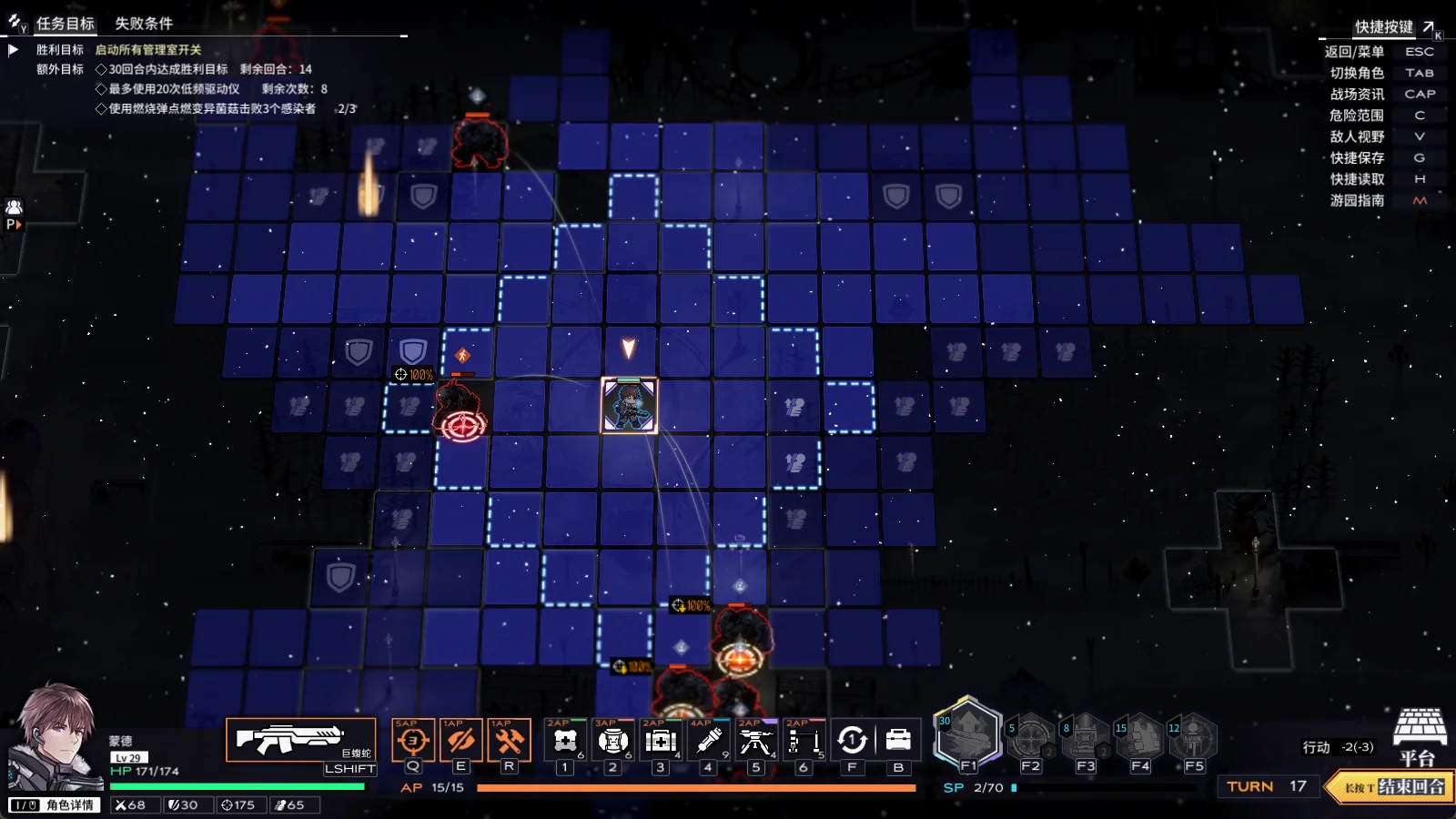Deploy the tripod turret item
This screenshot has height=819, width=1456.
[x=755, y=742]
